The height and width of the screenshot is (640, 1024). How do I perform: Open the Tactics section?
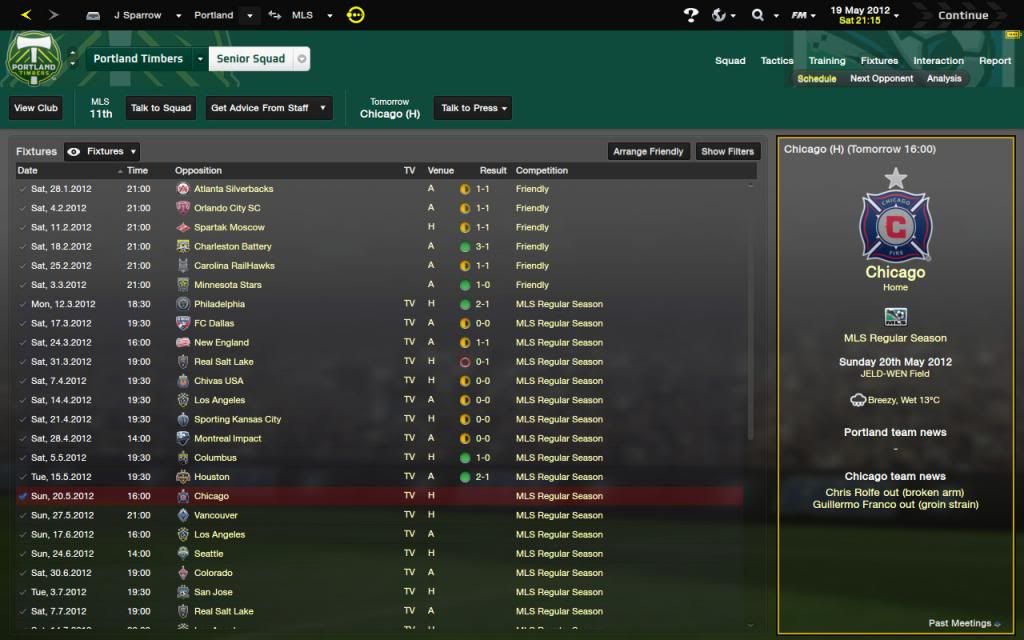(776, 61)
